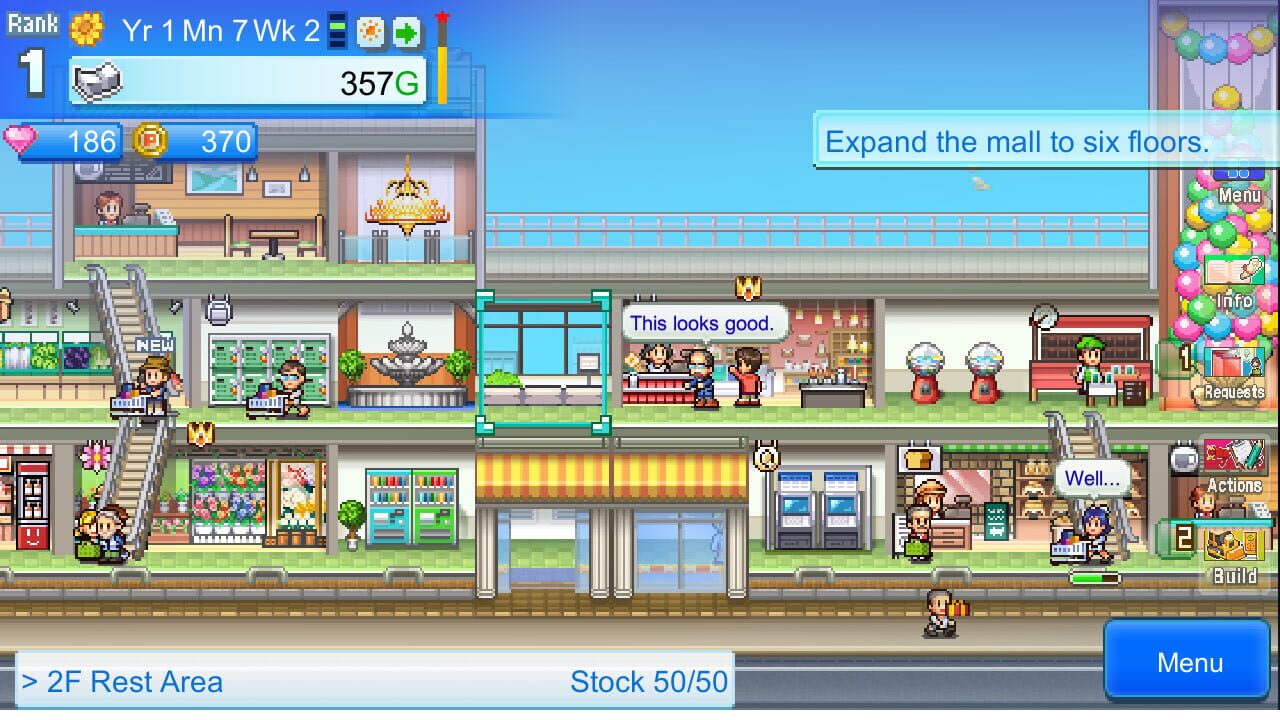Toggle the game speed bar indicator
The image size is (1280, 720).
[337, 30]
